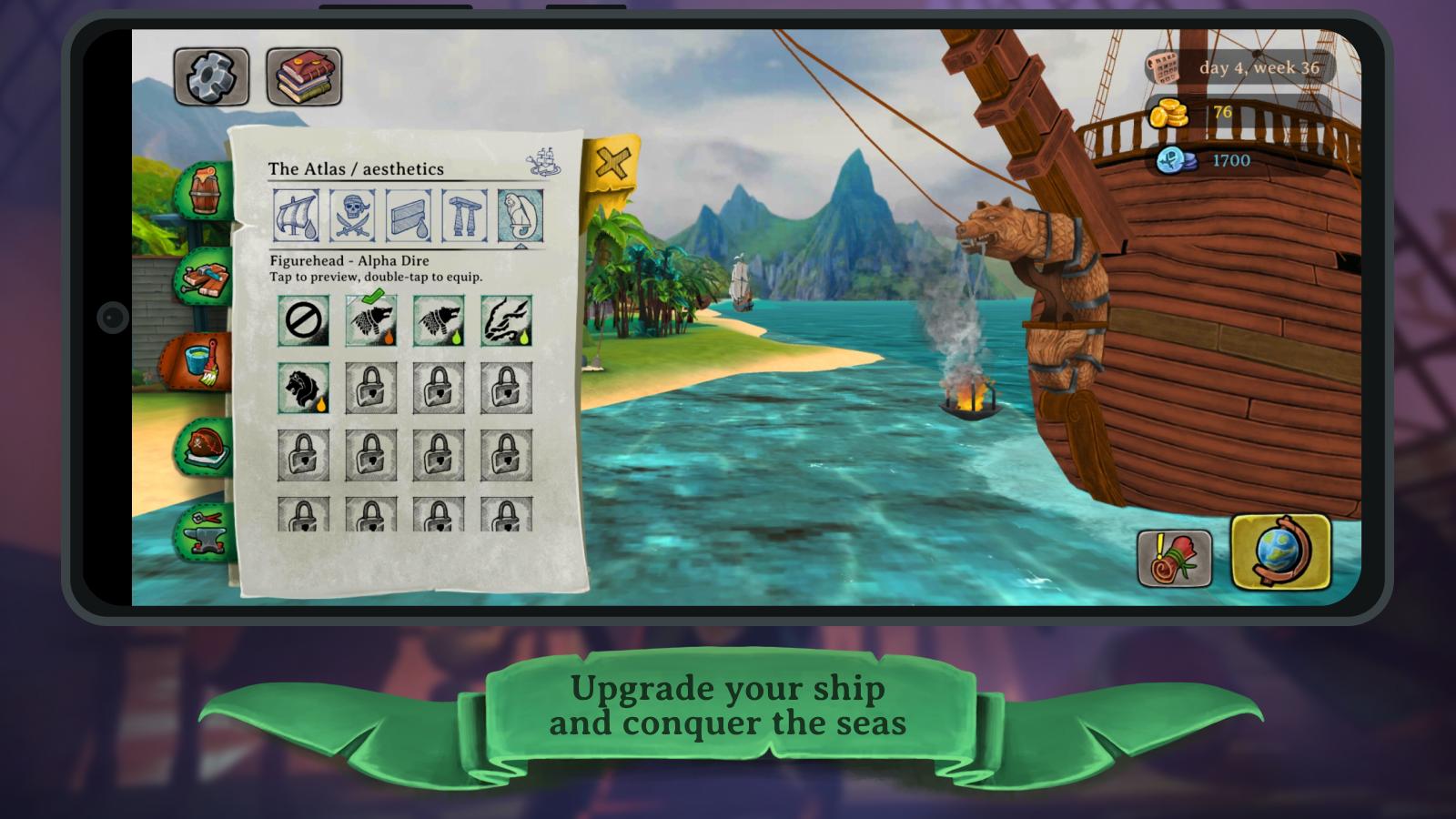Preview the equipped wolf figurehead with checkmark
The height and width of the screenshot is (819, 1456).
click(371, 321)
